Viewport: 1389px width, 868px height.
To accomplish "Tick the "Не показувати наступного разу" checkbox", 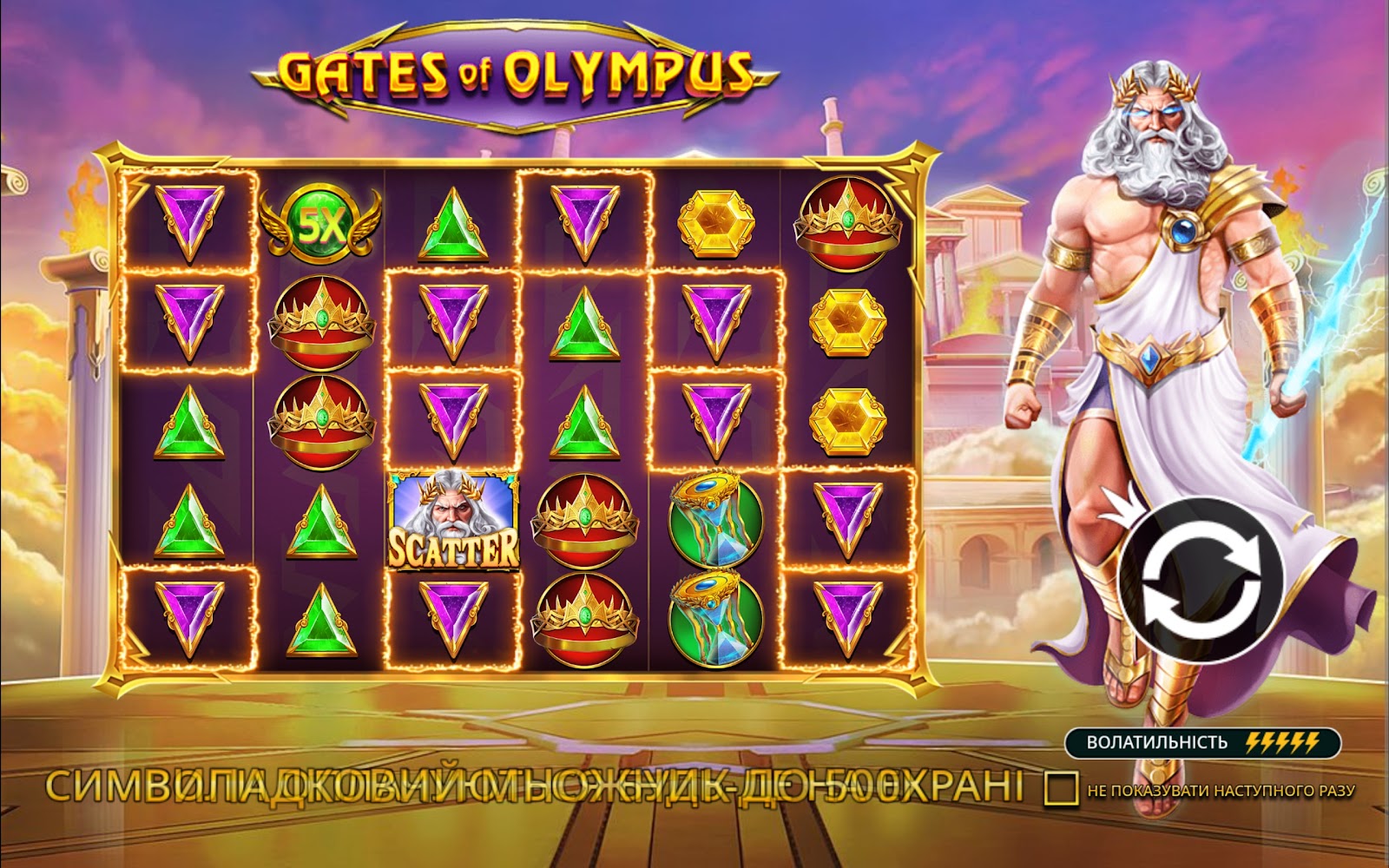I will 1061,788.
